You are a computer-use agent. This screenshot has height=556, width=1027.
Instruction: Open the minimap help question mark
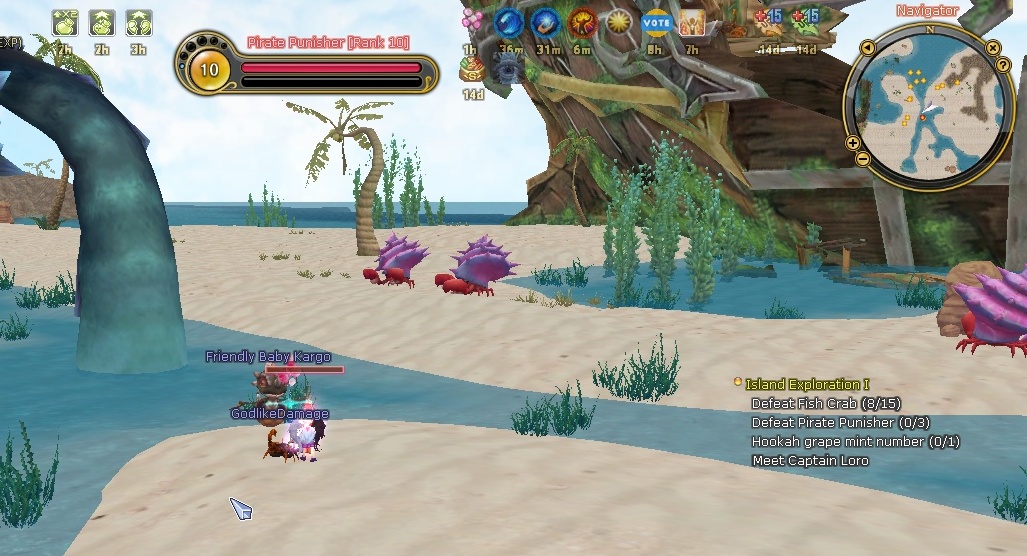pos(1002,65)
